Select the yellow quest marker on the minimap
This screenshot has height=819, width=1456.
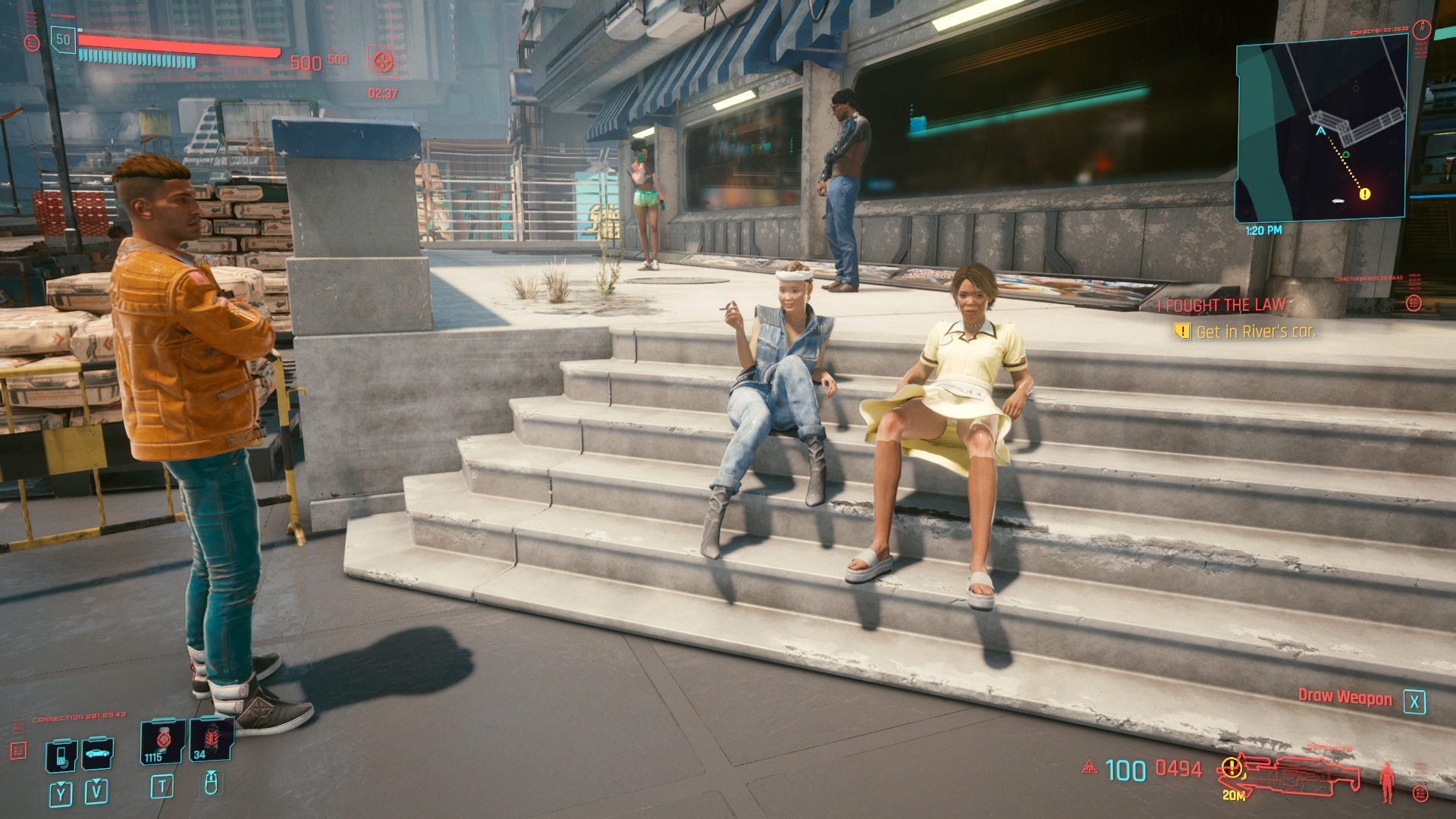coord(1364,194)
